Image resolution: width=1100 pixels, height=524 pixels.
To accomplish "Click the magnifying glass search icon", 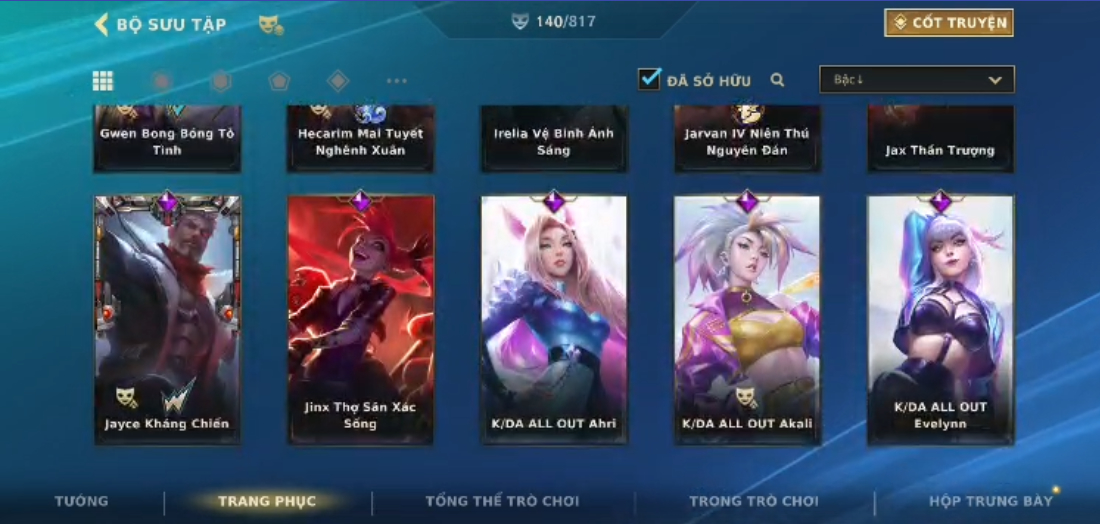I will tap(777, 80).
